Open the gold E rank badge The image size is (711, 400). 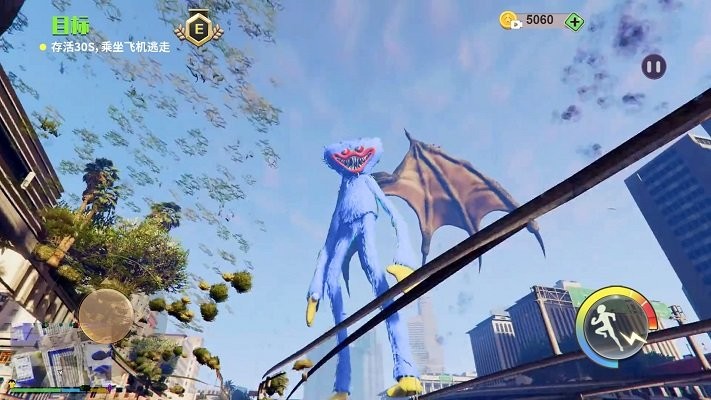pyautogui.click(x=198, y=30)
